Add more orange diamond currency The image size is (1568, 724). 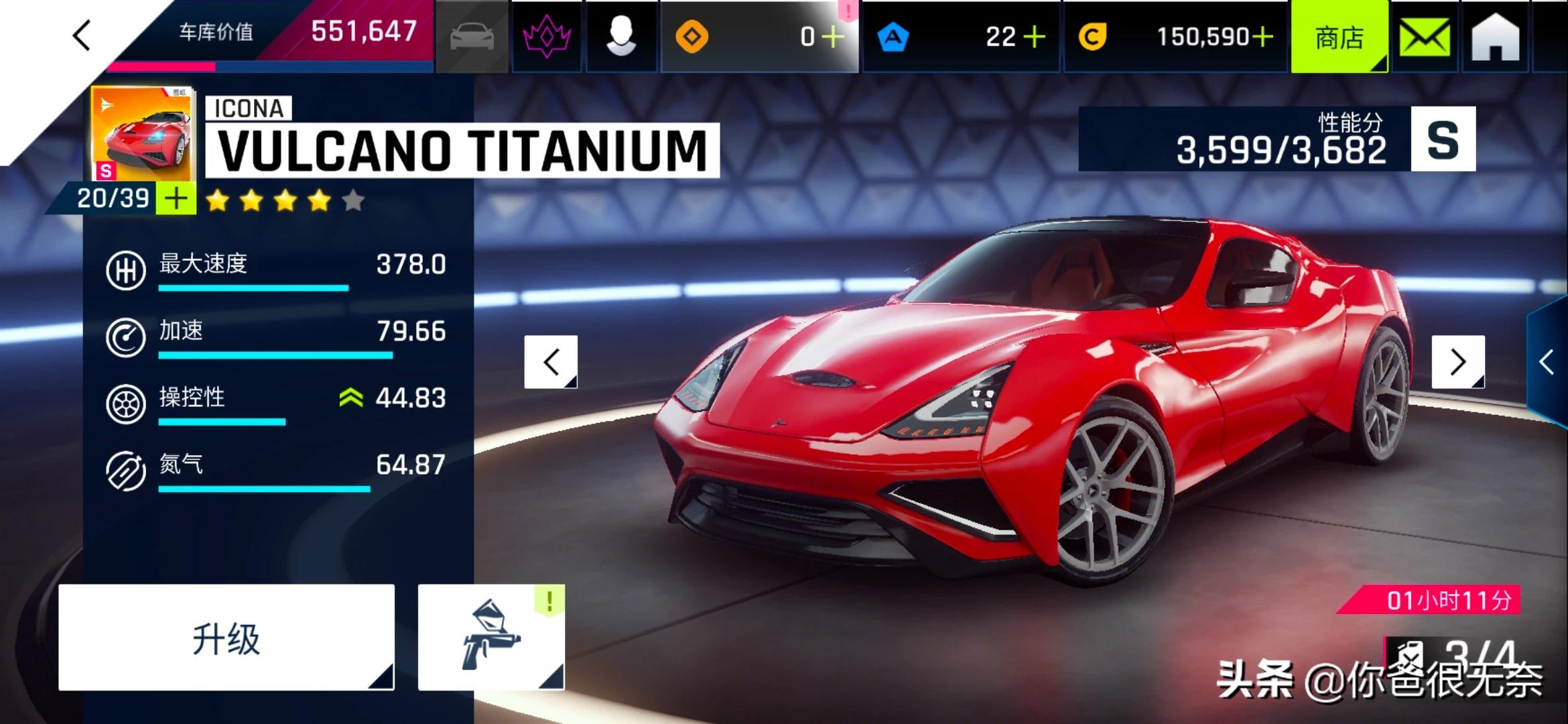pyautogui.click(x=833, y=37)
